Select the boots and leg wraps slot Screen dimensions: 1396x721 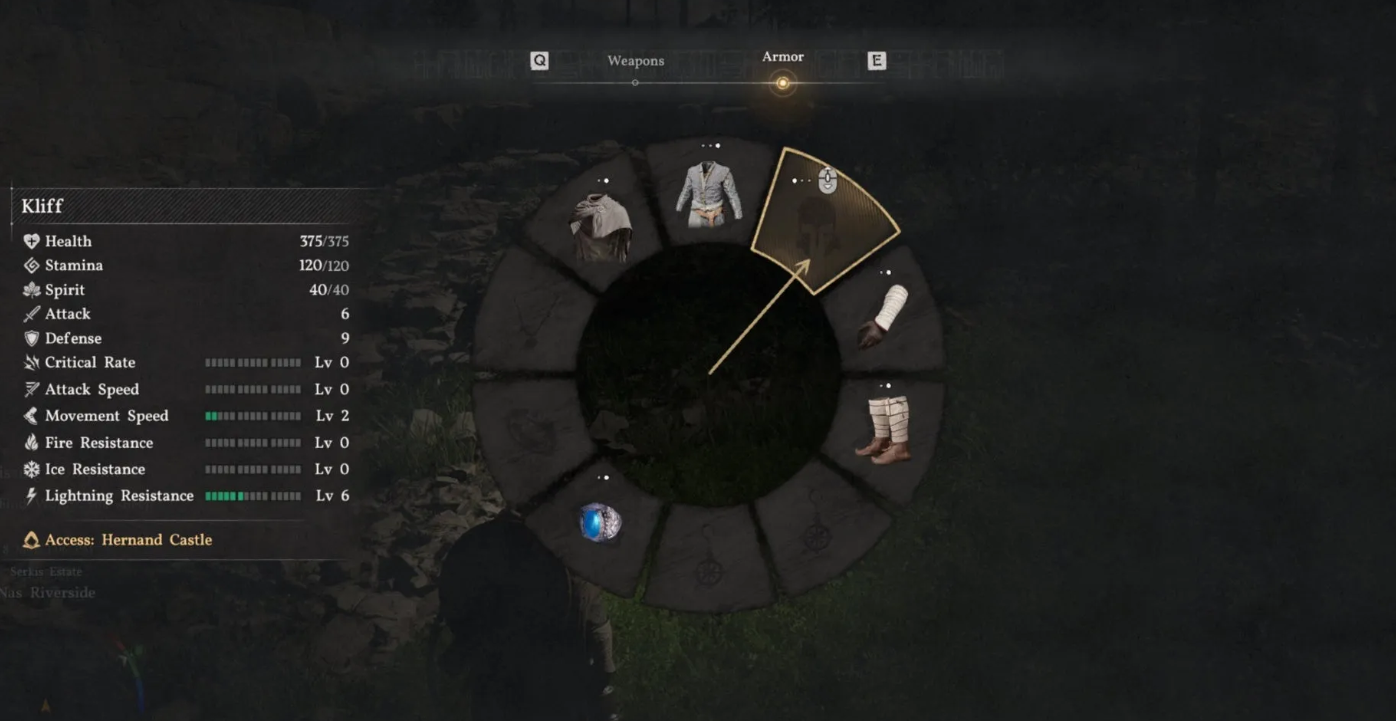pos(887,429)
